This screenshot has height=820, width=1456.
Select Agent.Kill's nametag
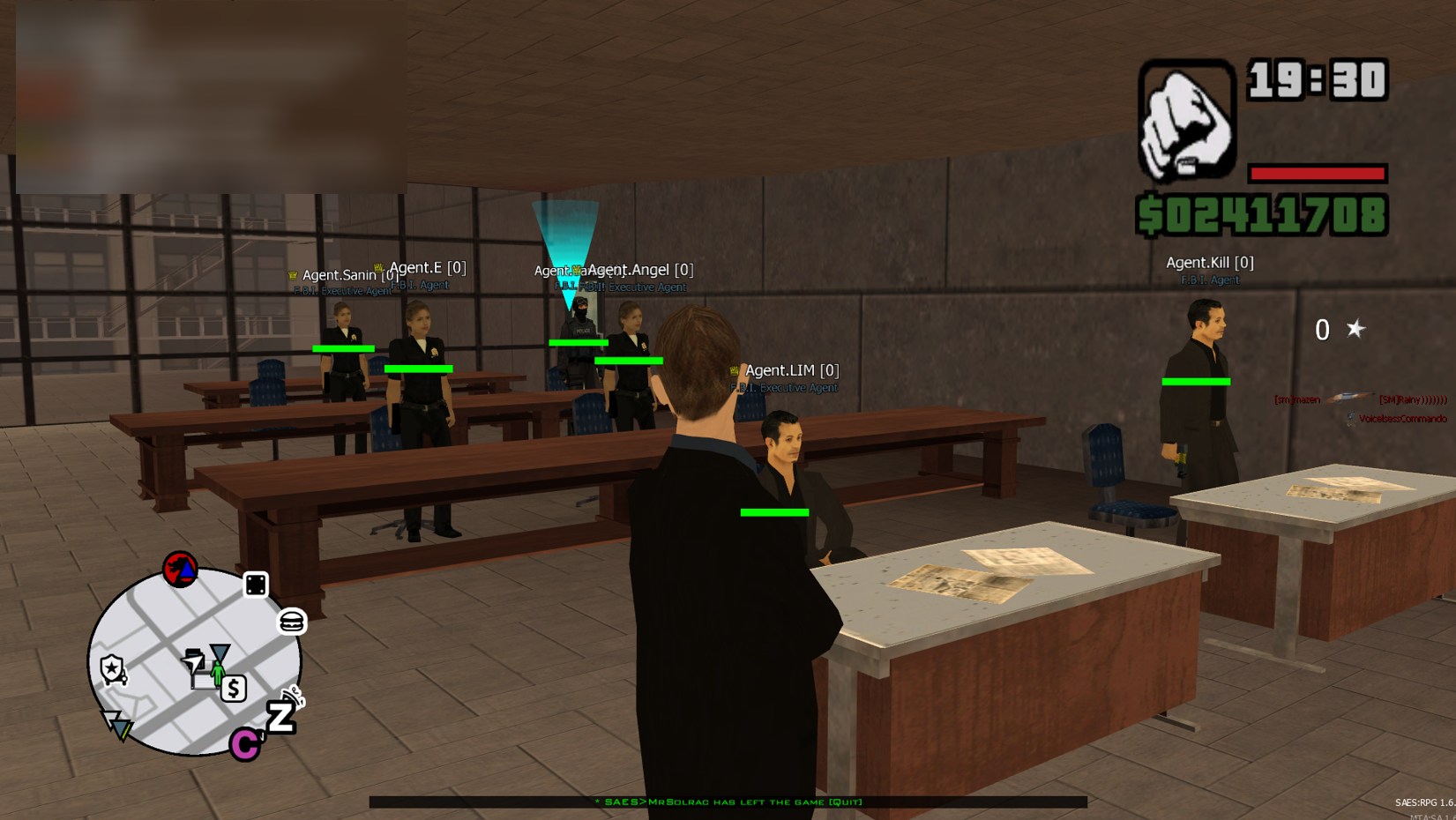click(x=1209, y=262)
